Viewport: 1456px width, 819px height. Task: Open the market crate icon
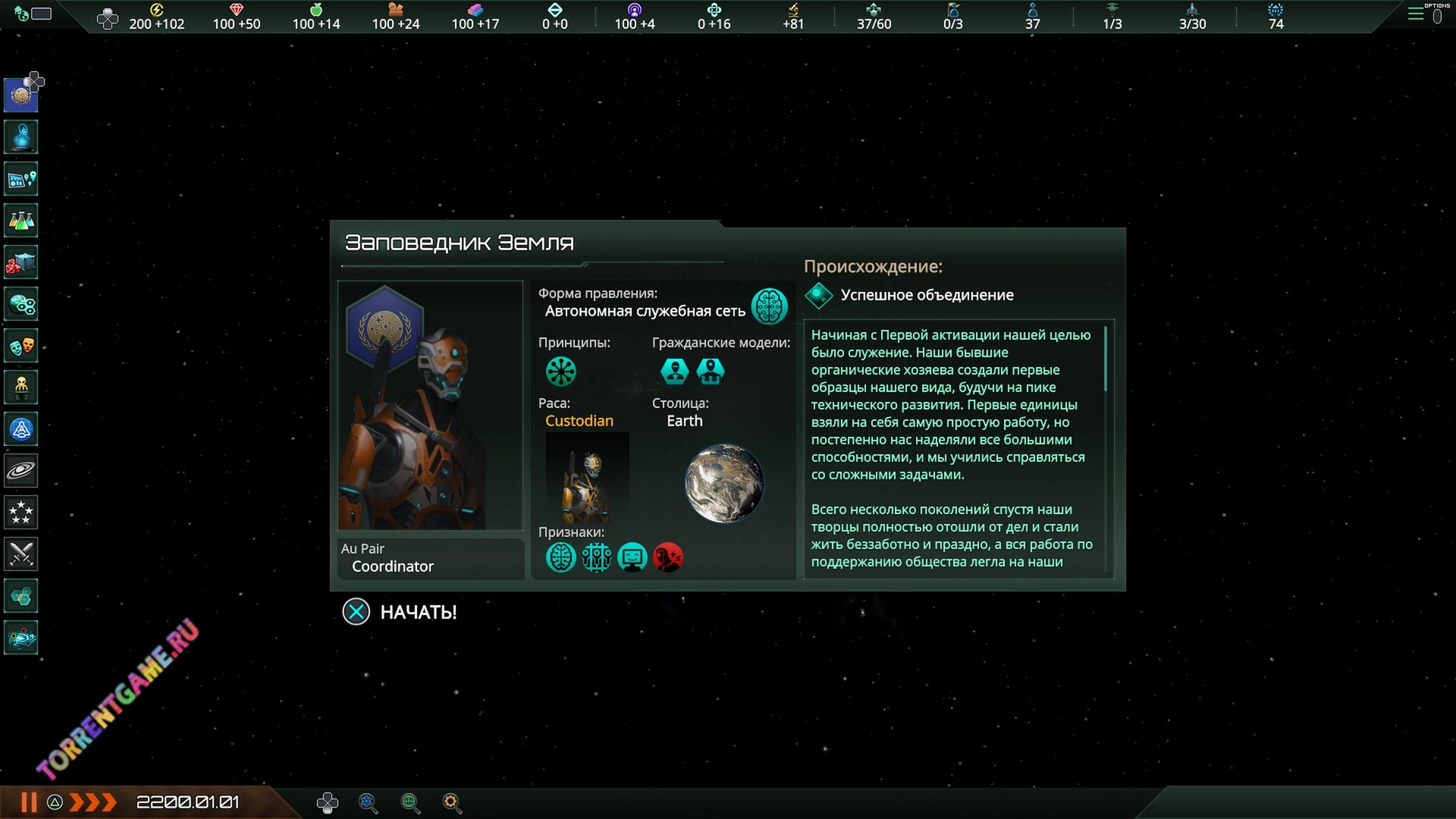[21, 263]
